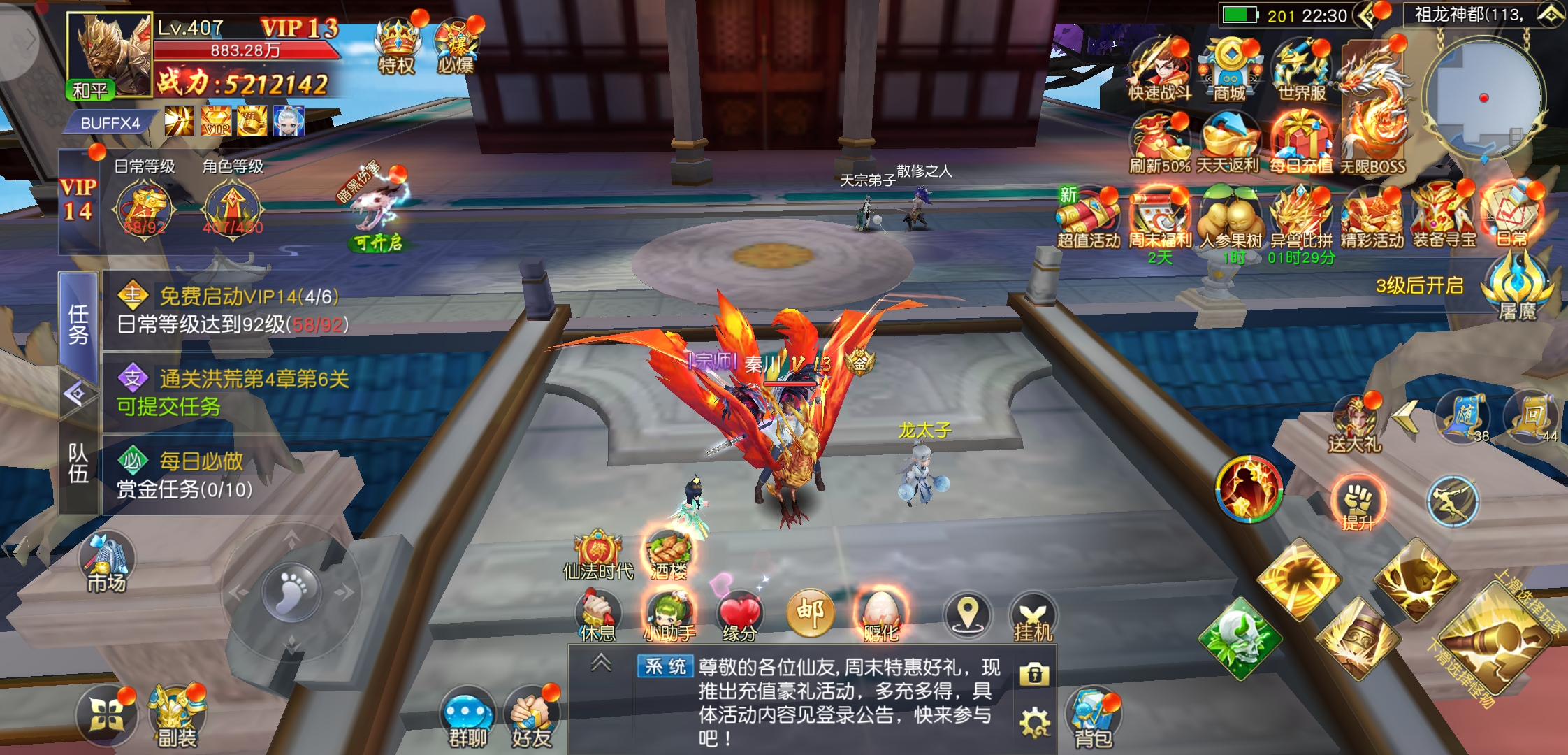
Task: Click the circular minimap
Action: coord(1483,98)
